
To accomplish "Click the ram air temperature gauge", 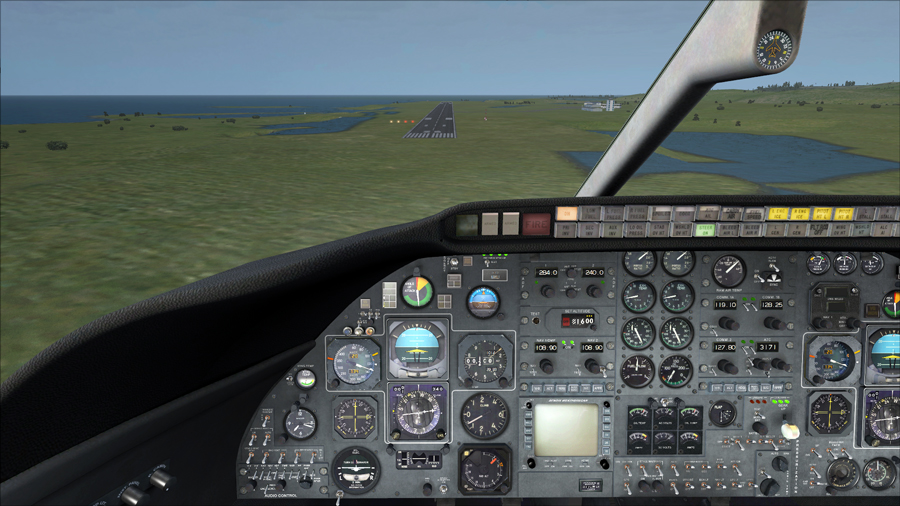I will click(x=729, y=270).
